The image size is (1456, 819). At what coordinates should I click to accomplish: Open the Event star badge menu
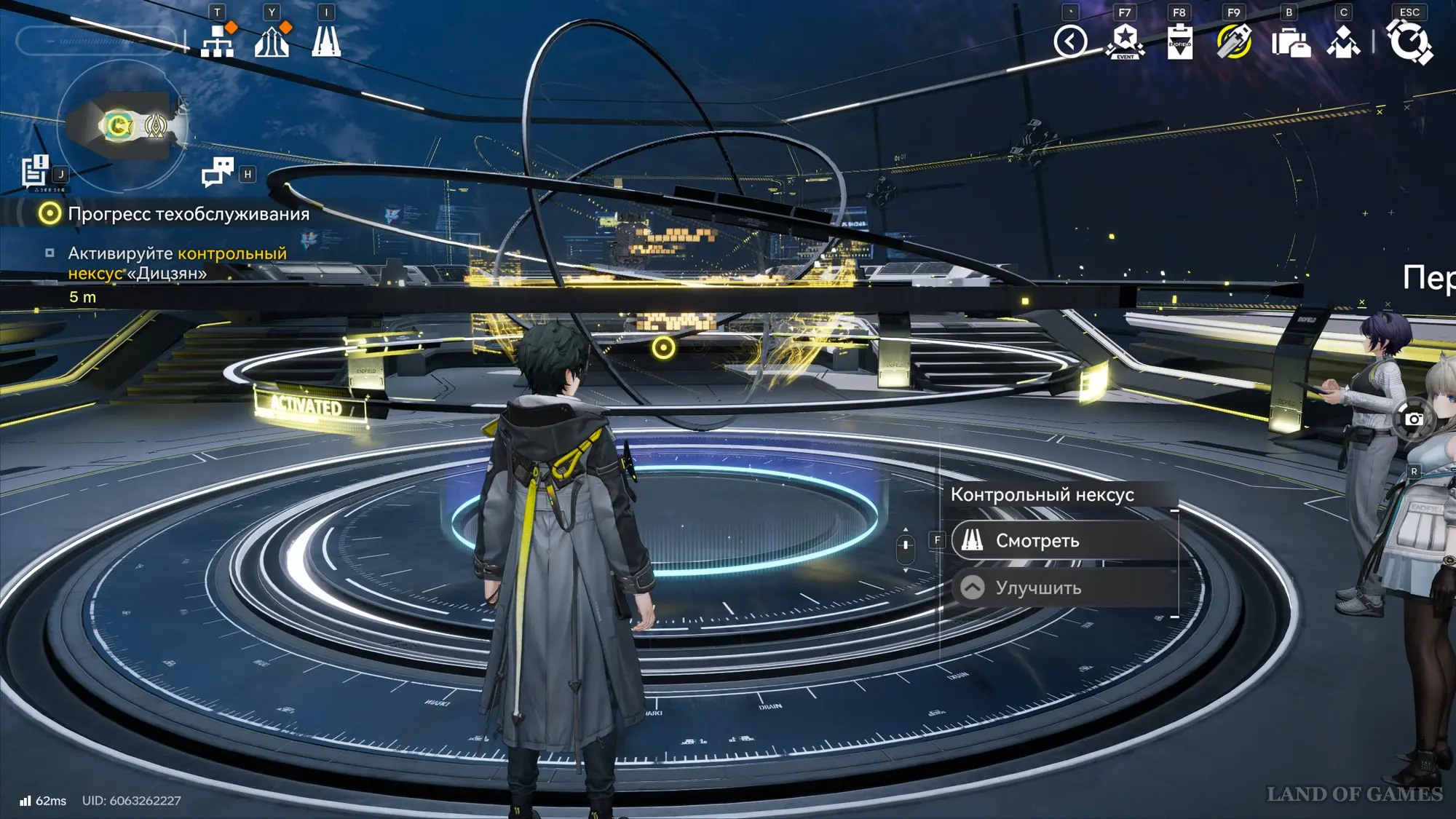[1125, 41]
